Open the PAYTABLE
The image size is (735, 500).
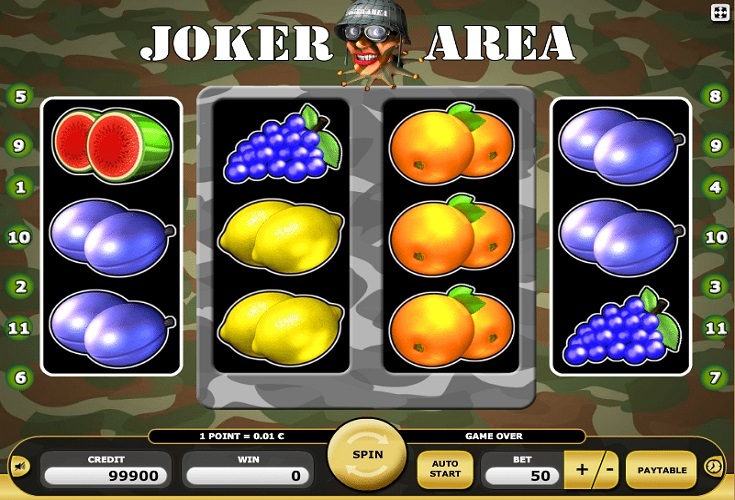coord(661,469)
